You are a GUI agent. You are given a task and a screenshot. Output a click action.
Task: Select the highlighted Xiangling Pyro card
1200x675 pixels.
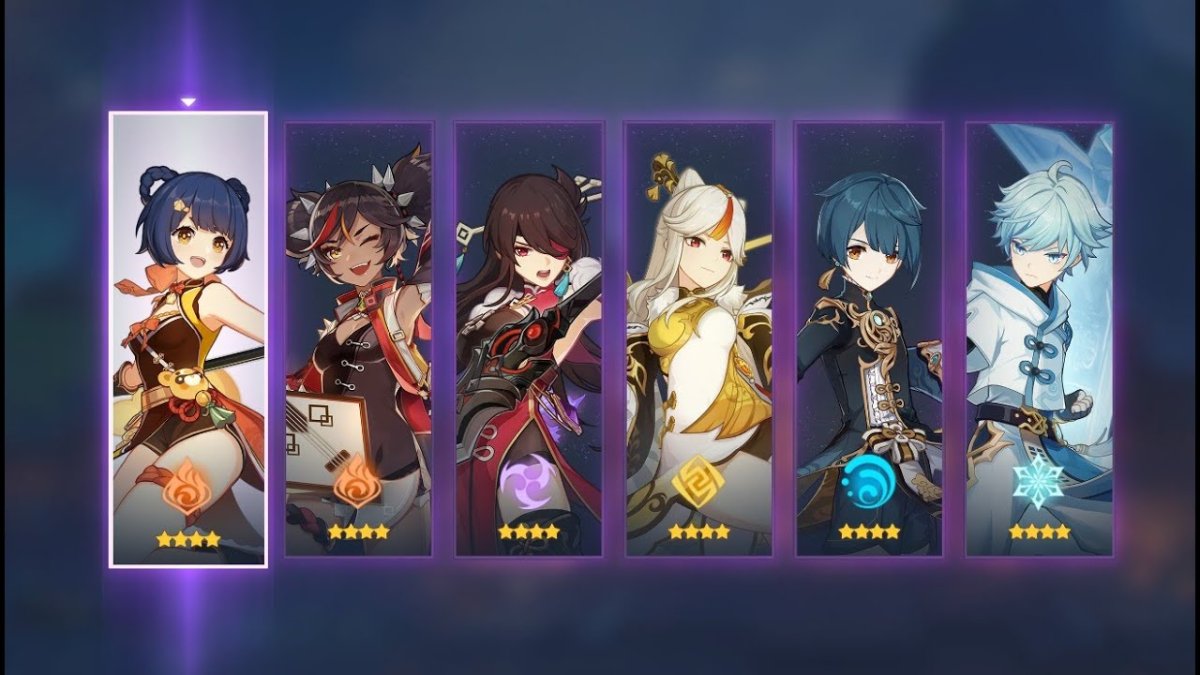(188, 339)
